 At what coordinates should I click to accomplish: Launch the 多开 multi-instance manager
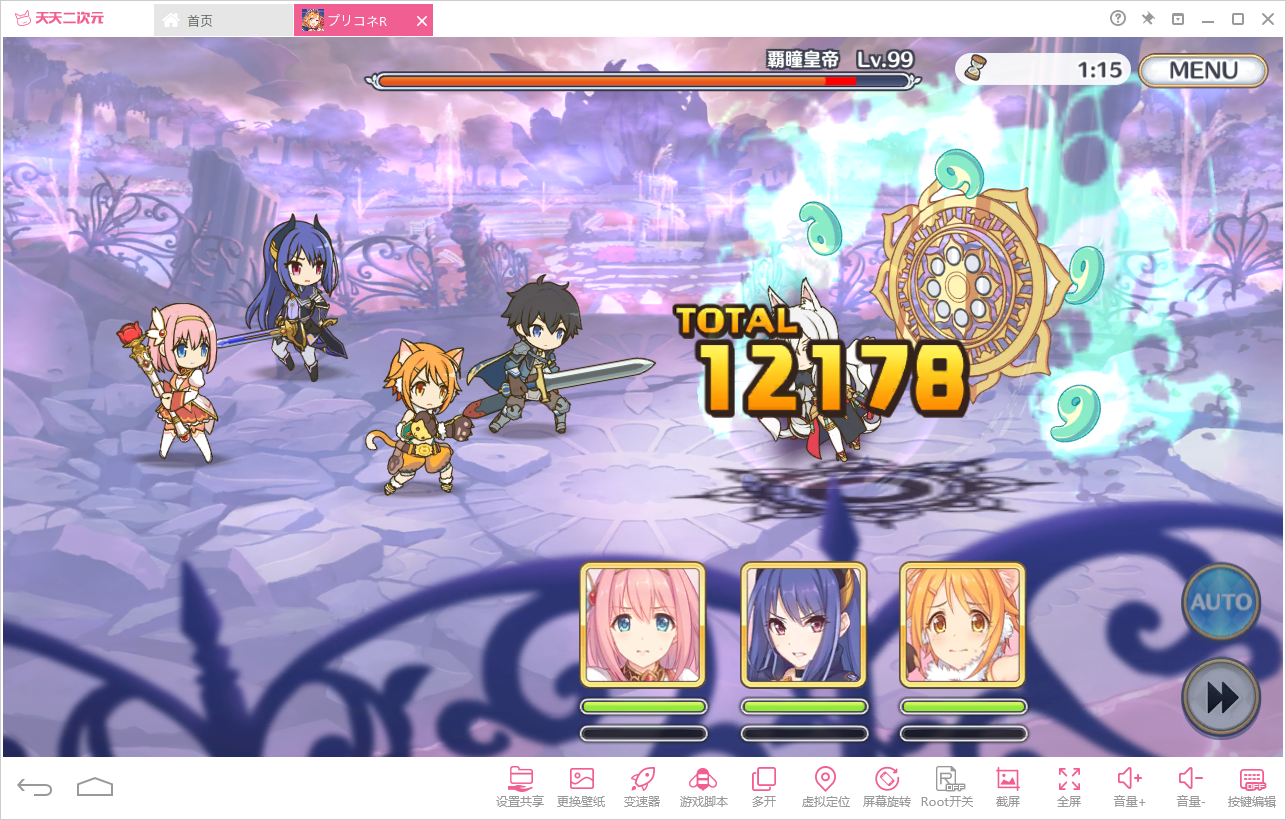pyautogui.click(x=763, y=785)
